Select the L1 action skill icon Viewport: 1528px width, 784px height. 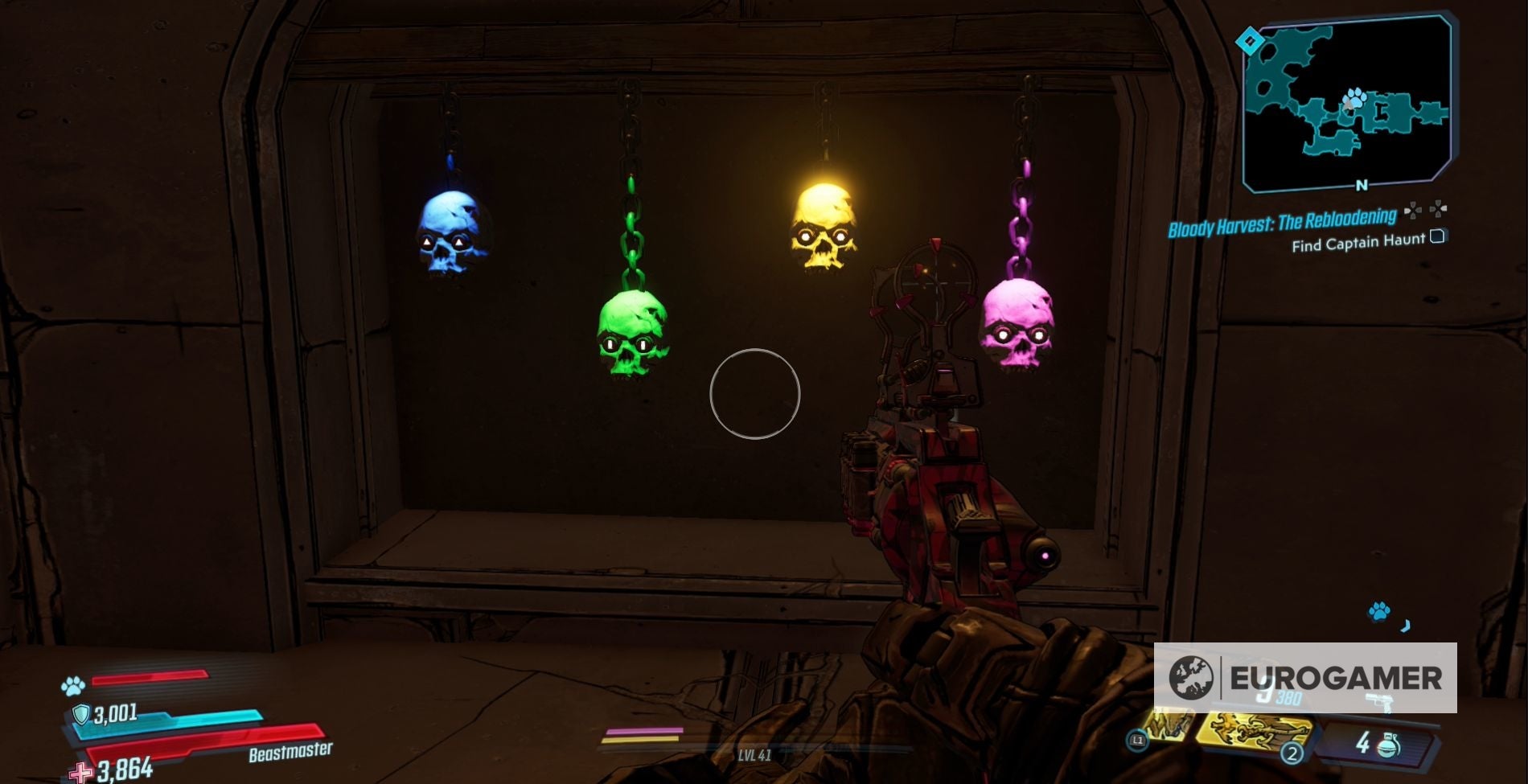pyautogui.click(x=1138, y=740)
